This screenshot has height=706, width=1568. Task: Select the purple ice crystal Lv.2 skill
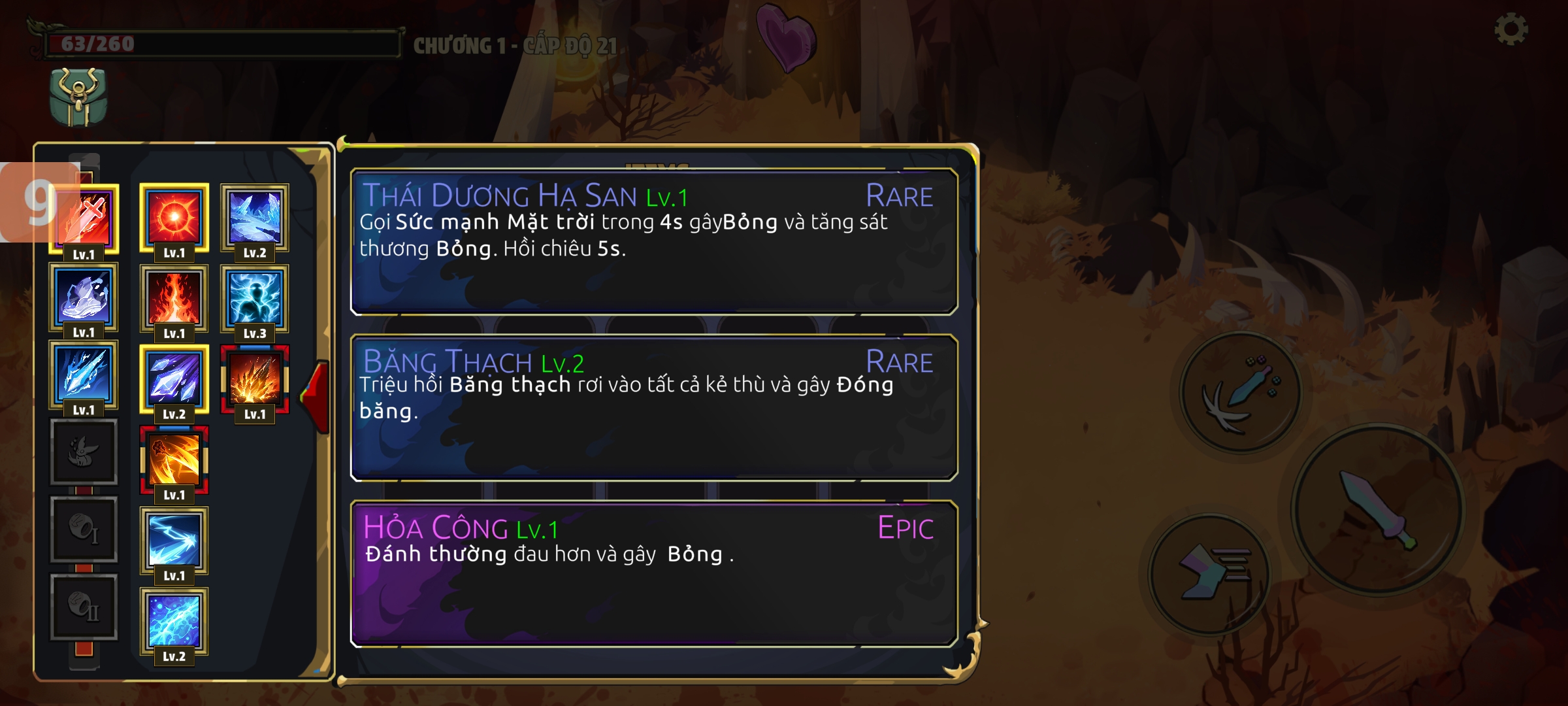tap(174, 379)
